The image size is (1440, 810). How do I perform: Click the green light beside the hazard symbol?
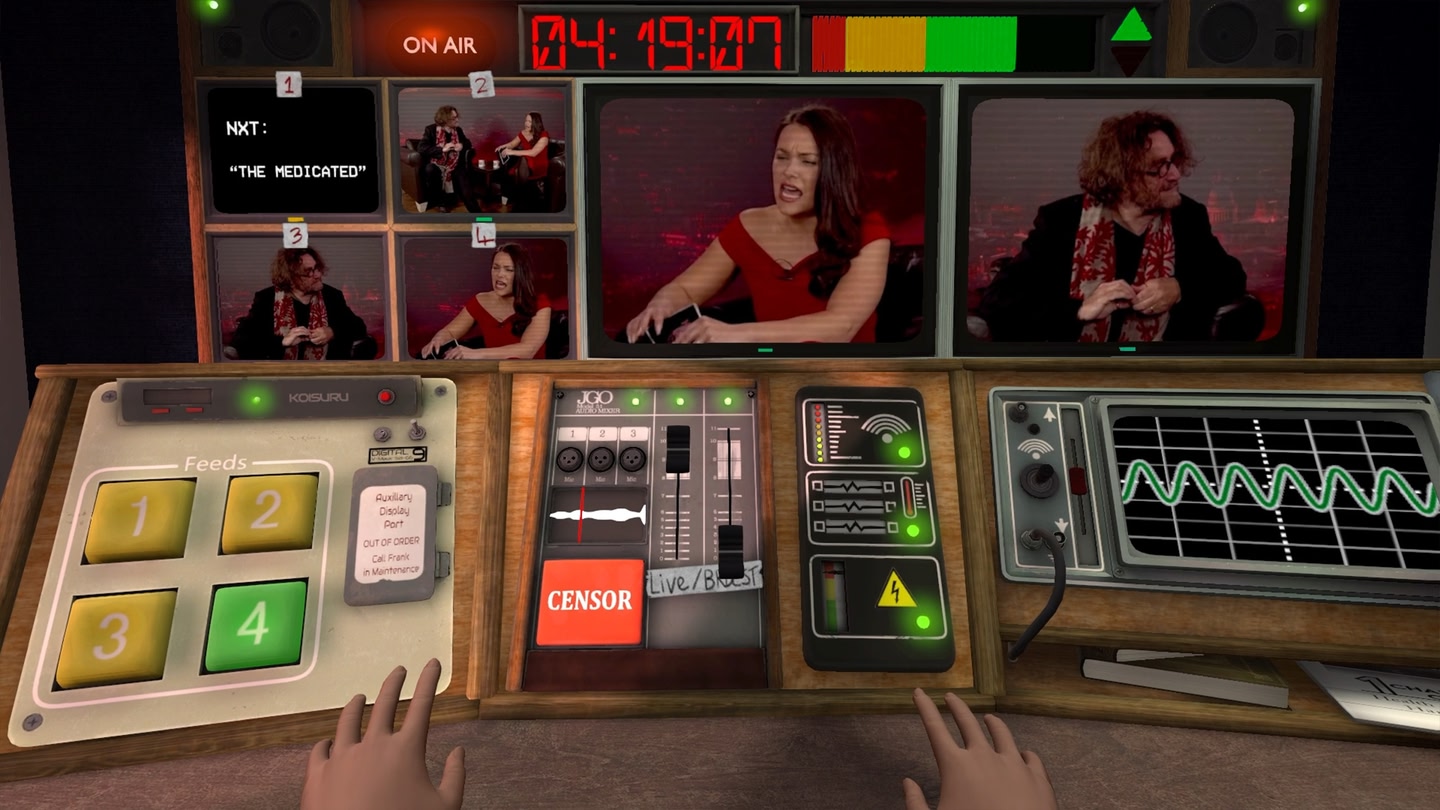921,621
